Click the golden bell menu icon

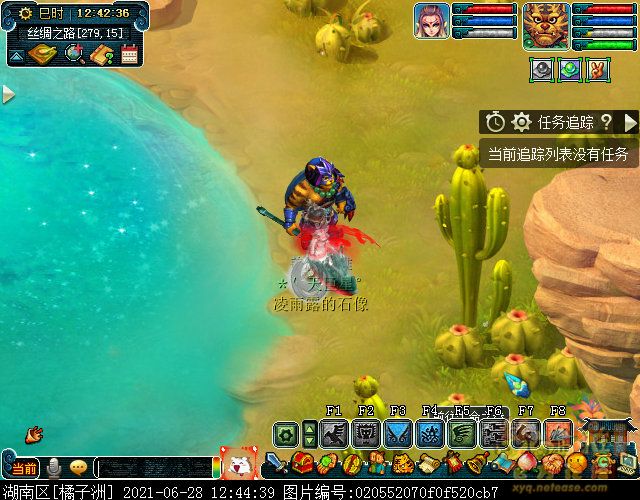pos(479,464)
